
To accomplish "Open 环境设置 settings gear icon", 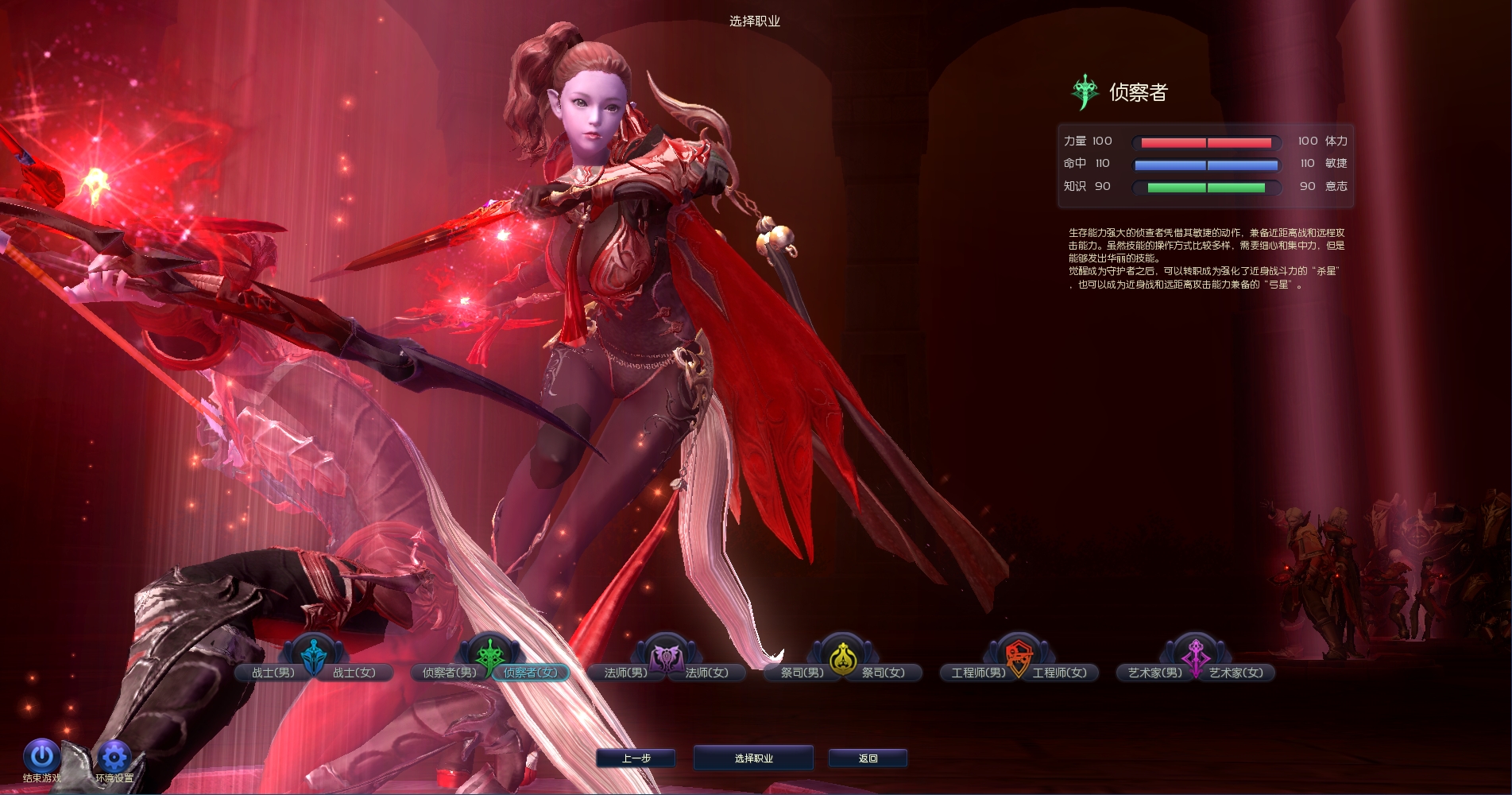I will (x=114, y=756).
